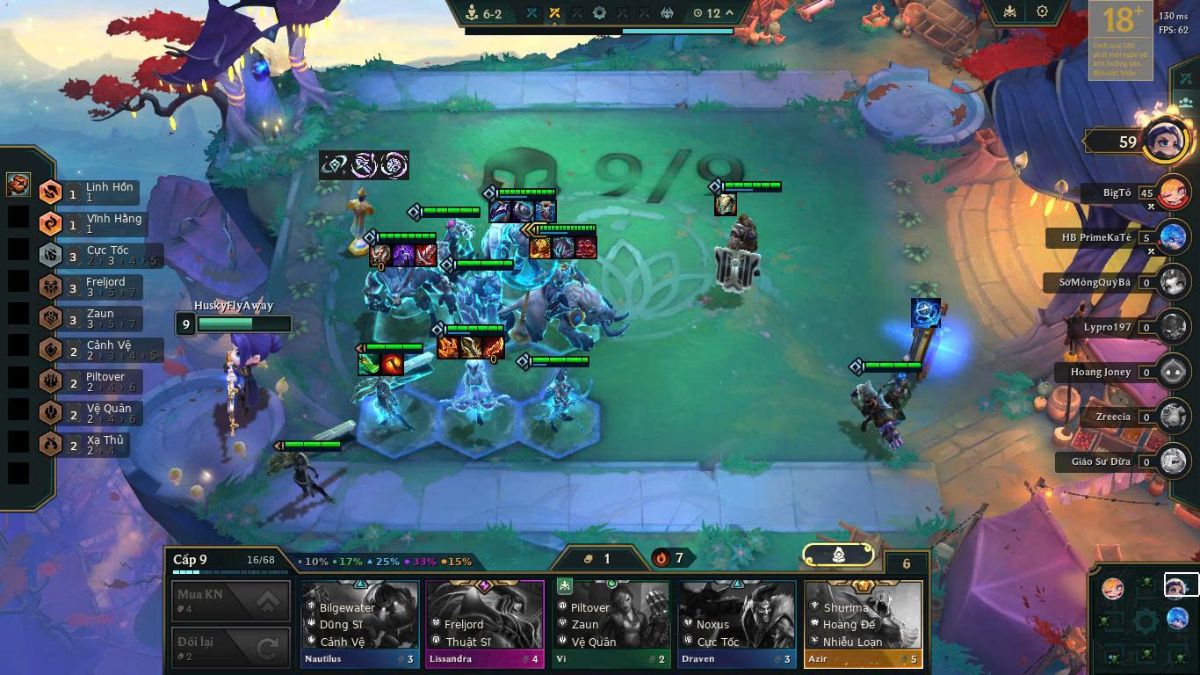Screen dimensions: 1200x675
Task: Refresh shop with Đổi lại button
Action: [x=231, y=647]
